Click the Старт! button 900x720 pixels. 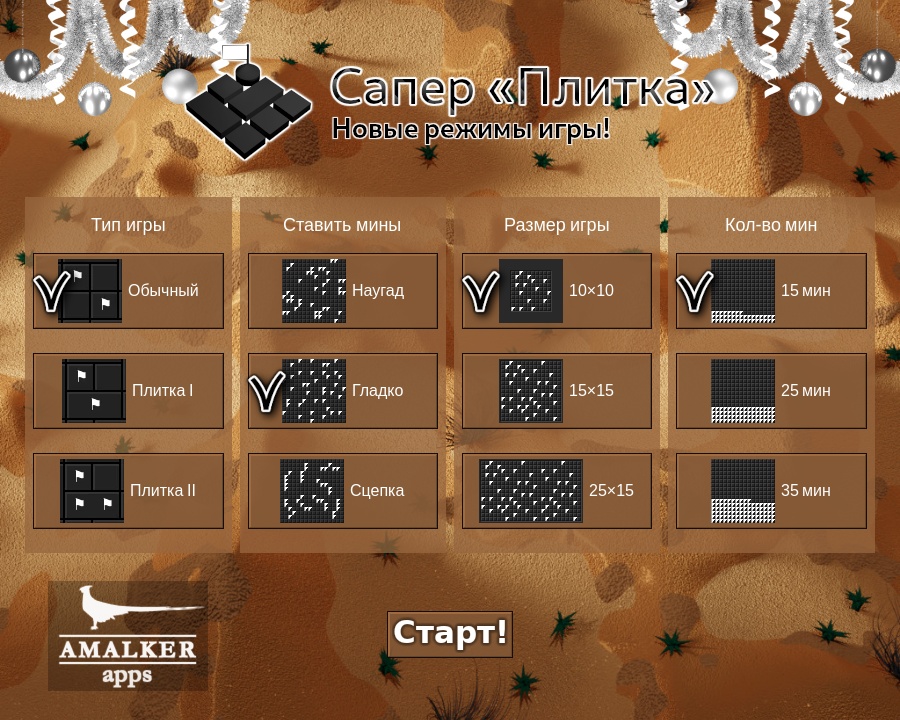pos(450,634)
